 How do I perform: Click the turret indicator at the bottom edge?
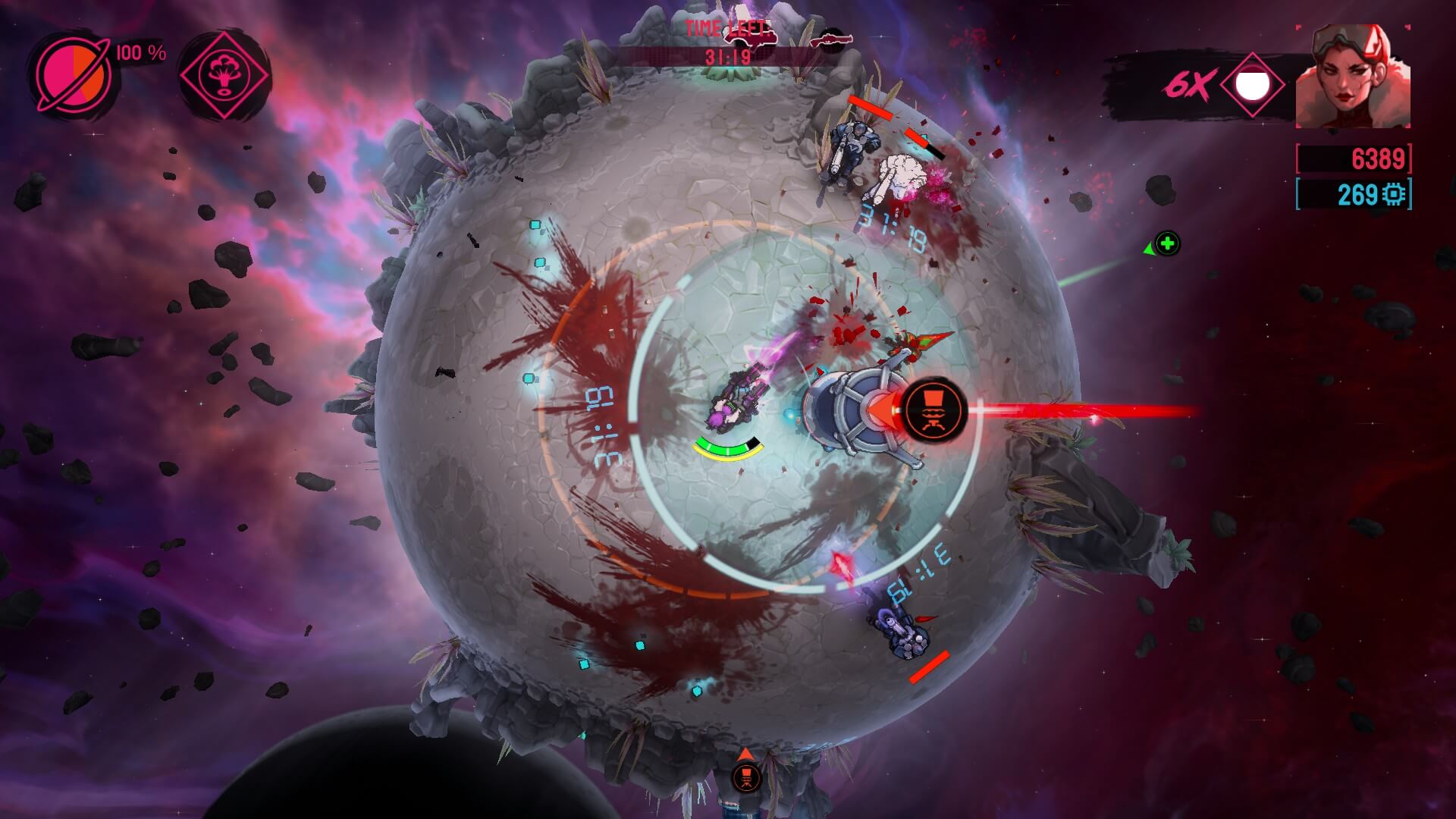tap(746, 776)
